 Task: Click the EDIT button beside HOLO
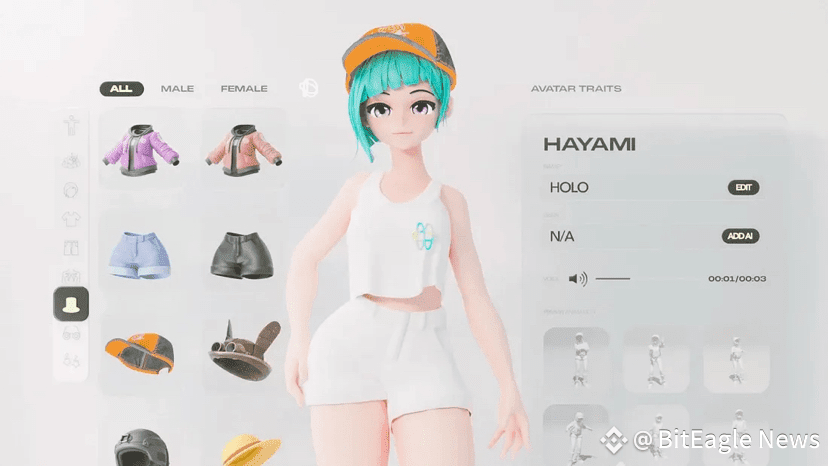click(x=743, y=187)
